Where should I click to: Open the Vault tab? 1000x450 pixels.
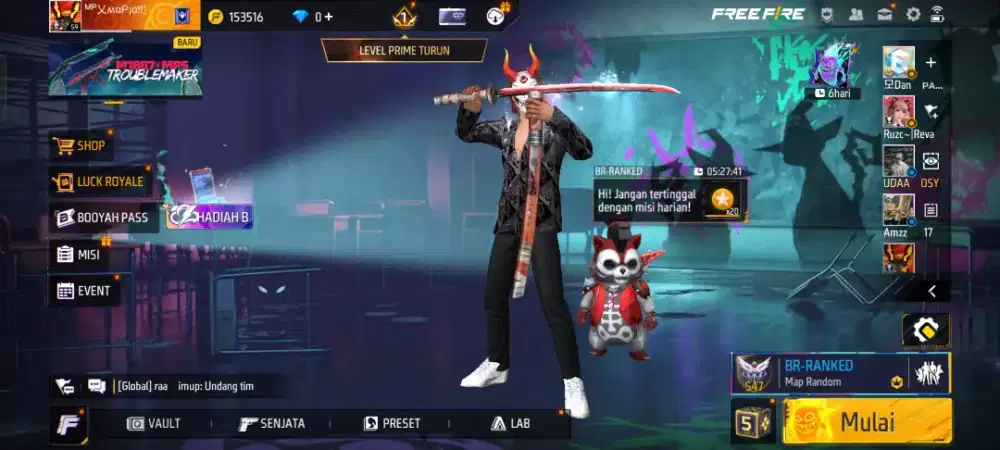tap(154, 424)
